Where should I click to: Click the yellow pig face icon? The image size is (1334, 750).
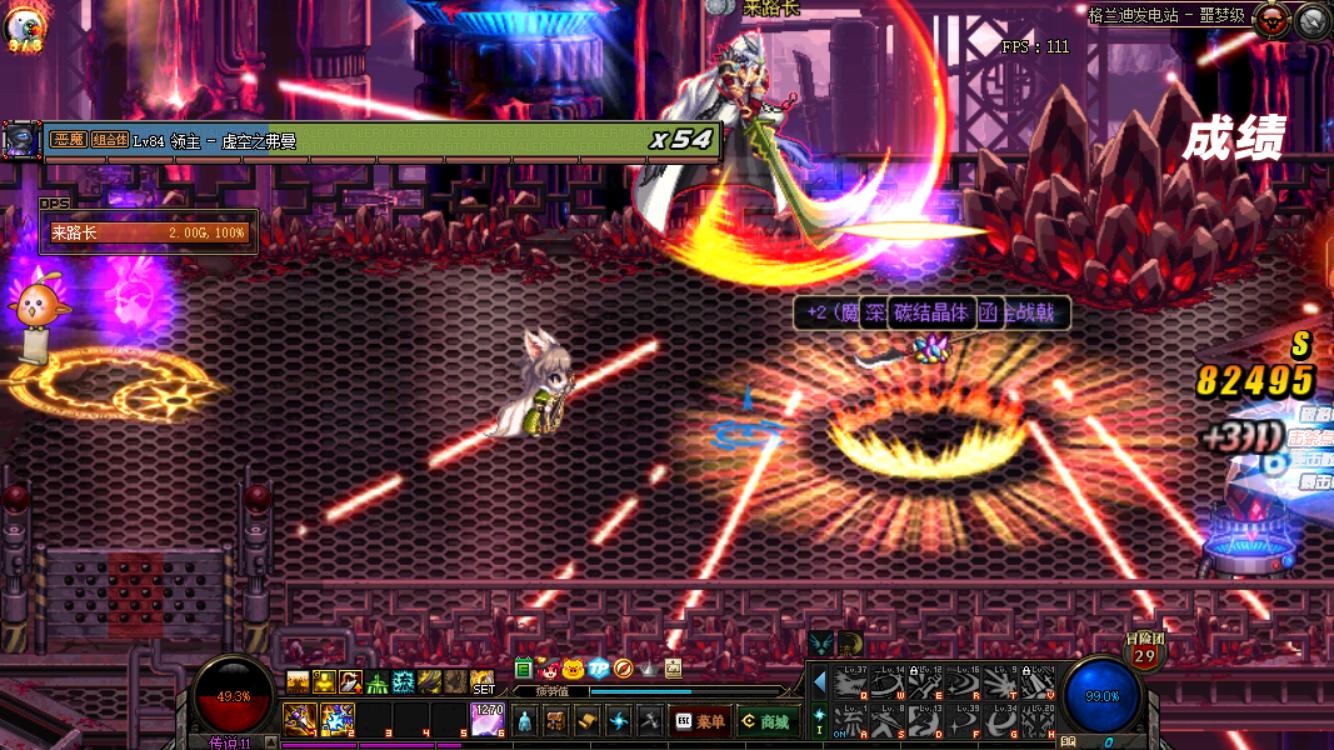pyautogui.click(x=573, y=668)
